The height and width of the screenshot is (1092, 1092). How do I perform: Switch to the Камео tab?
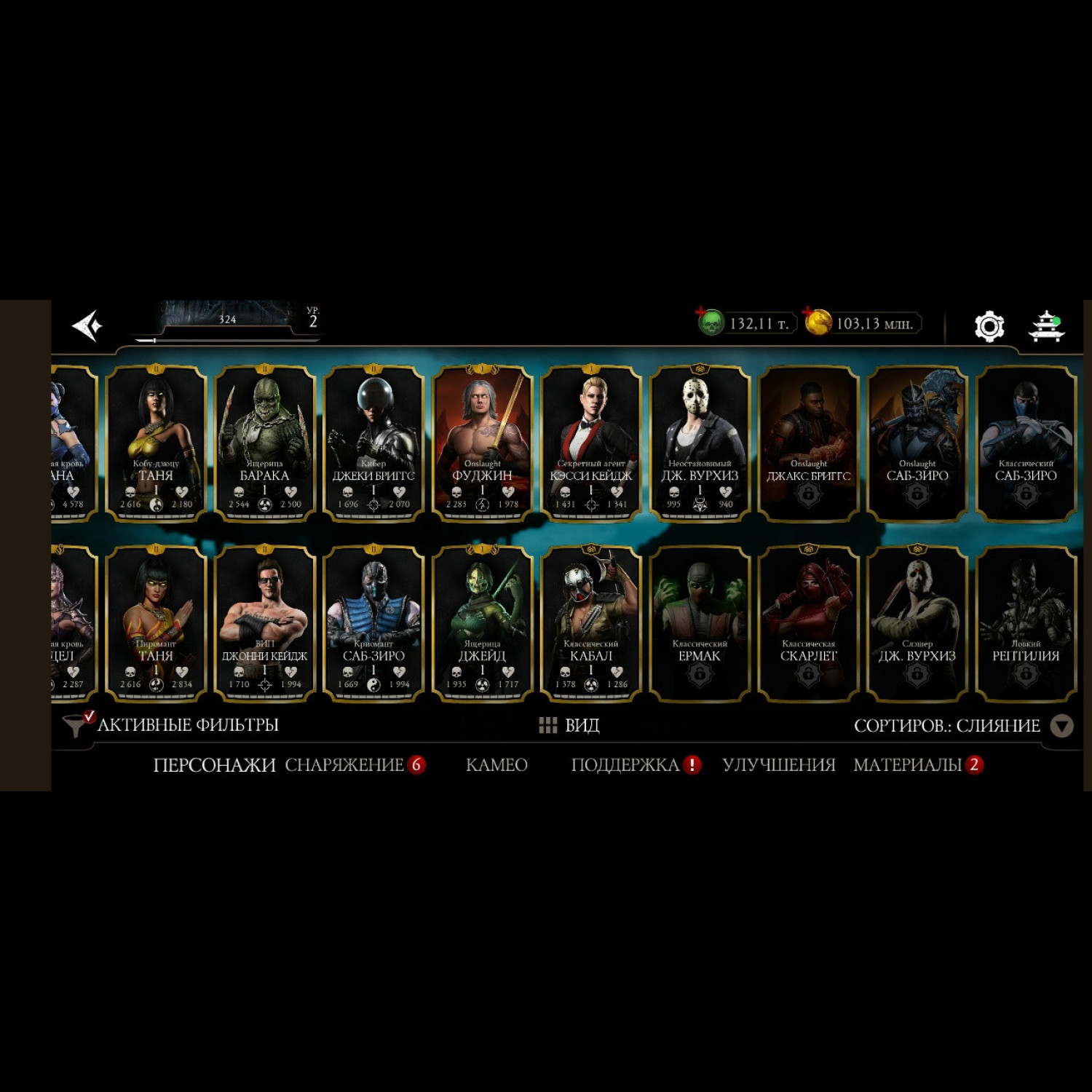click(x=496, y=765)
